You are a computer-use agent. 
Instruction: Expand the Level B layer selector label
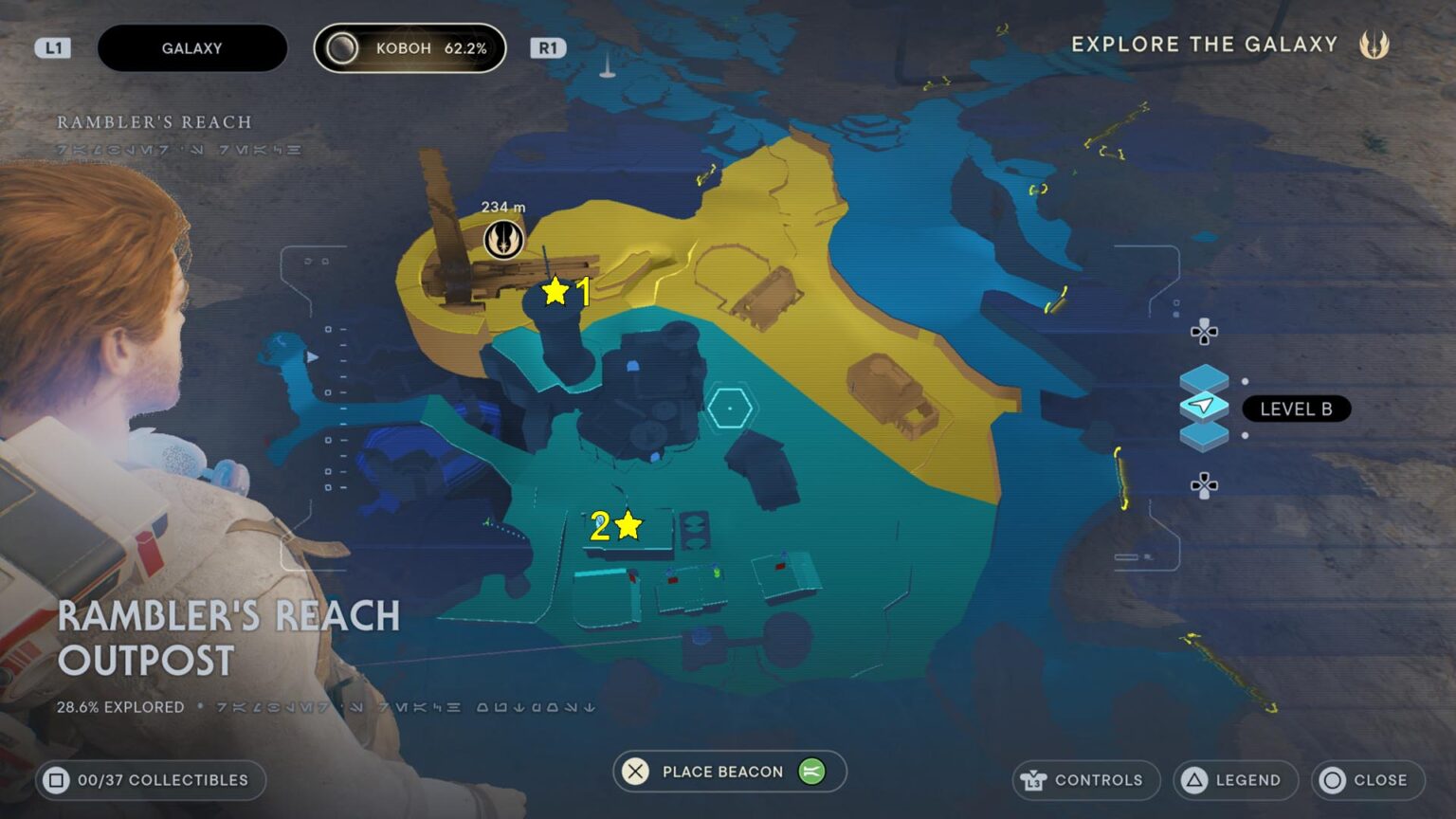[x=1296, y=409]
